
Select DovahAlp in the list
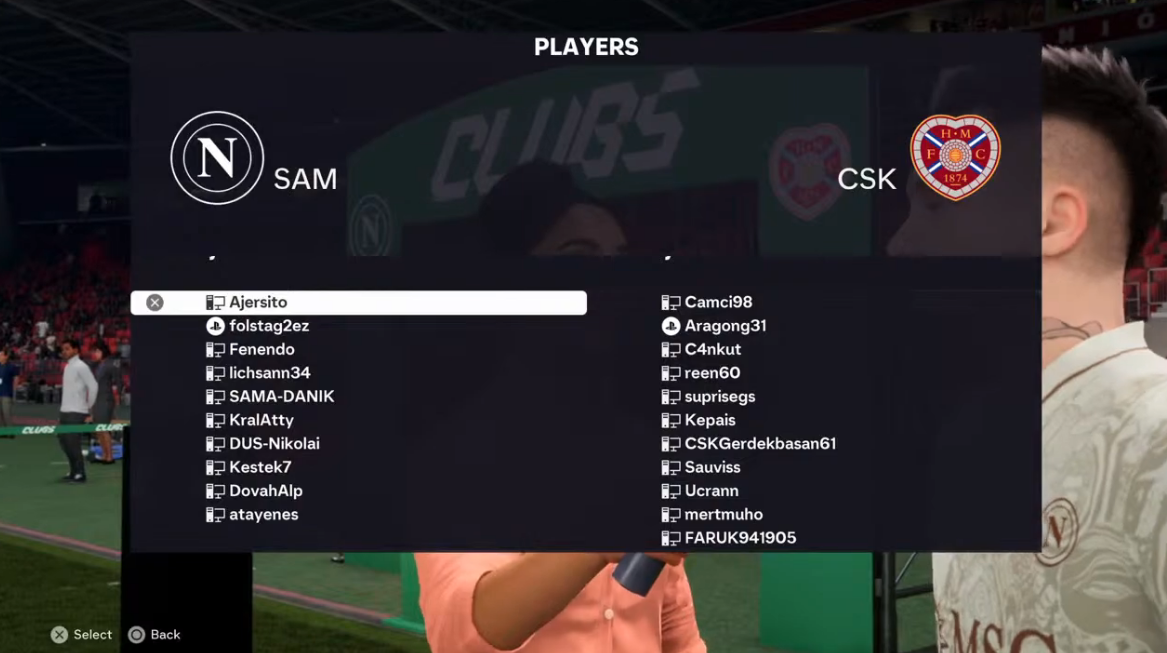[x=265, y=491]
